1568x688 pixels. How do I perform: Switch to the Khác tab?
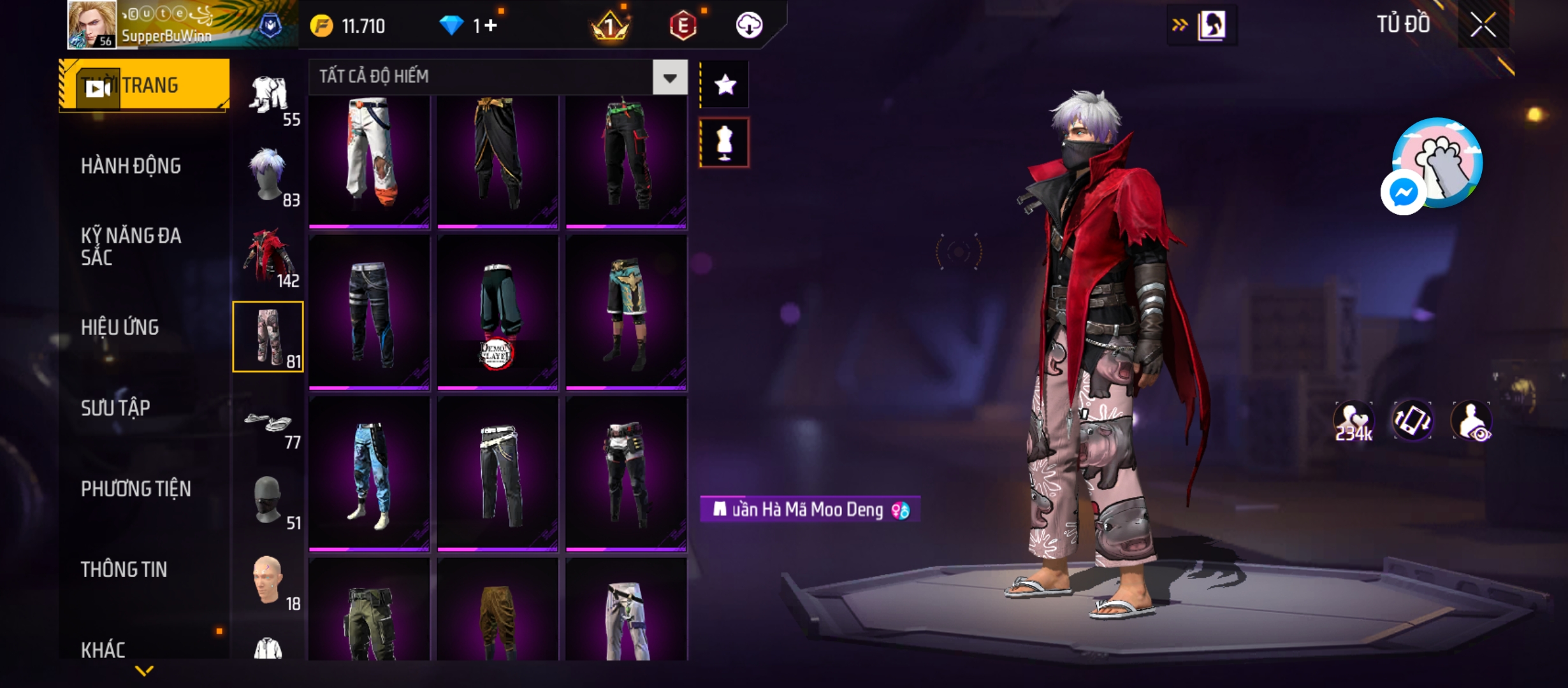(103, 650)
